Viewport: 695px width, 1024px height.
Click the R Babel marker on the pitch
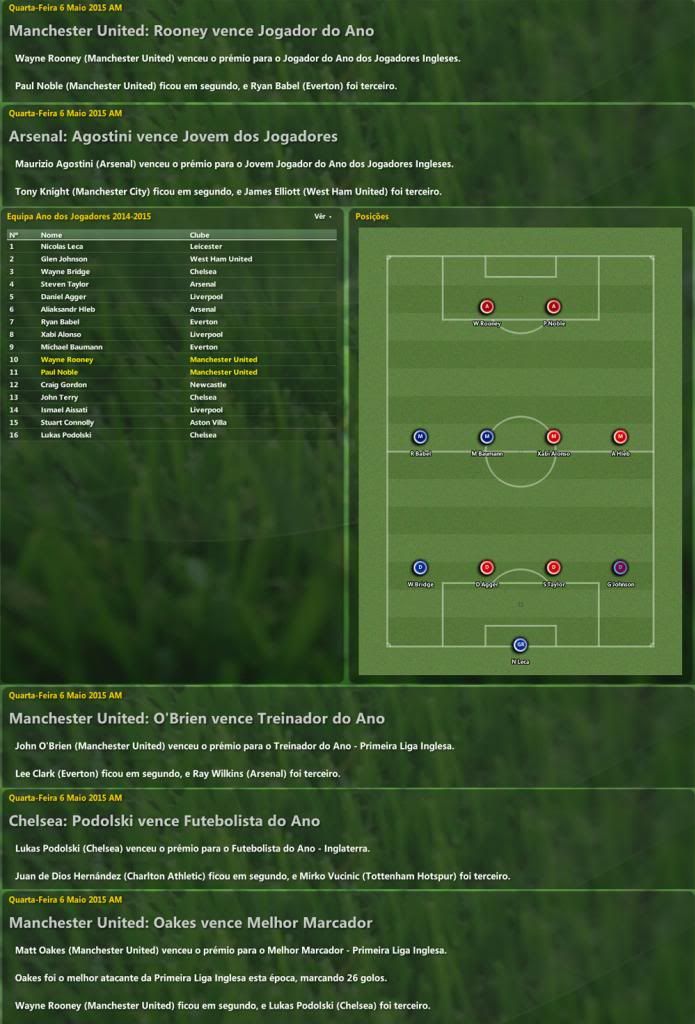[x=420, y=437]
